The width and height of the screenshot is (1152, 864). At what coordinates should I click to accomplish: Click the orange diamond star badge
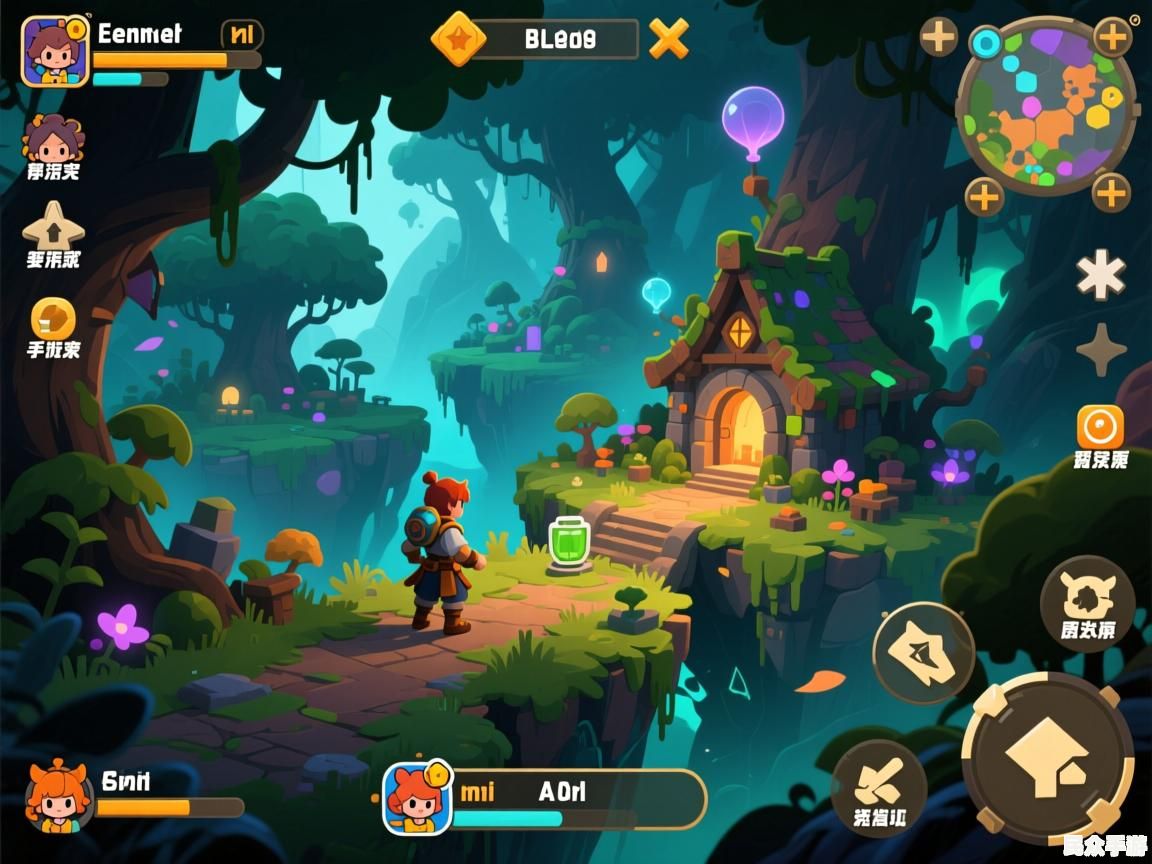click(x=458, y=39)
